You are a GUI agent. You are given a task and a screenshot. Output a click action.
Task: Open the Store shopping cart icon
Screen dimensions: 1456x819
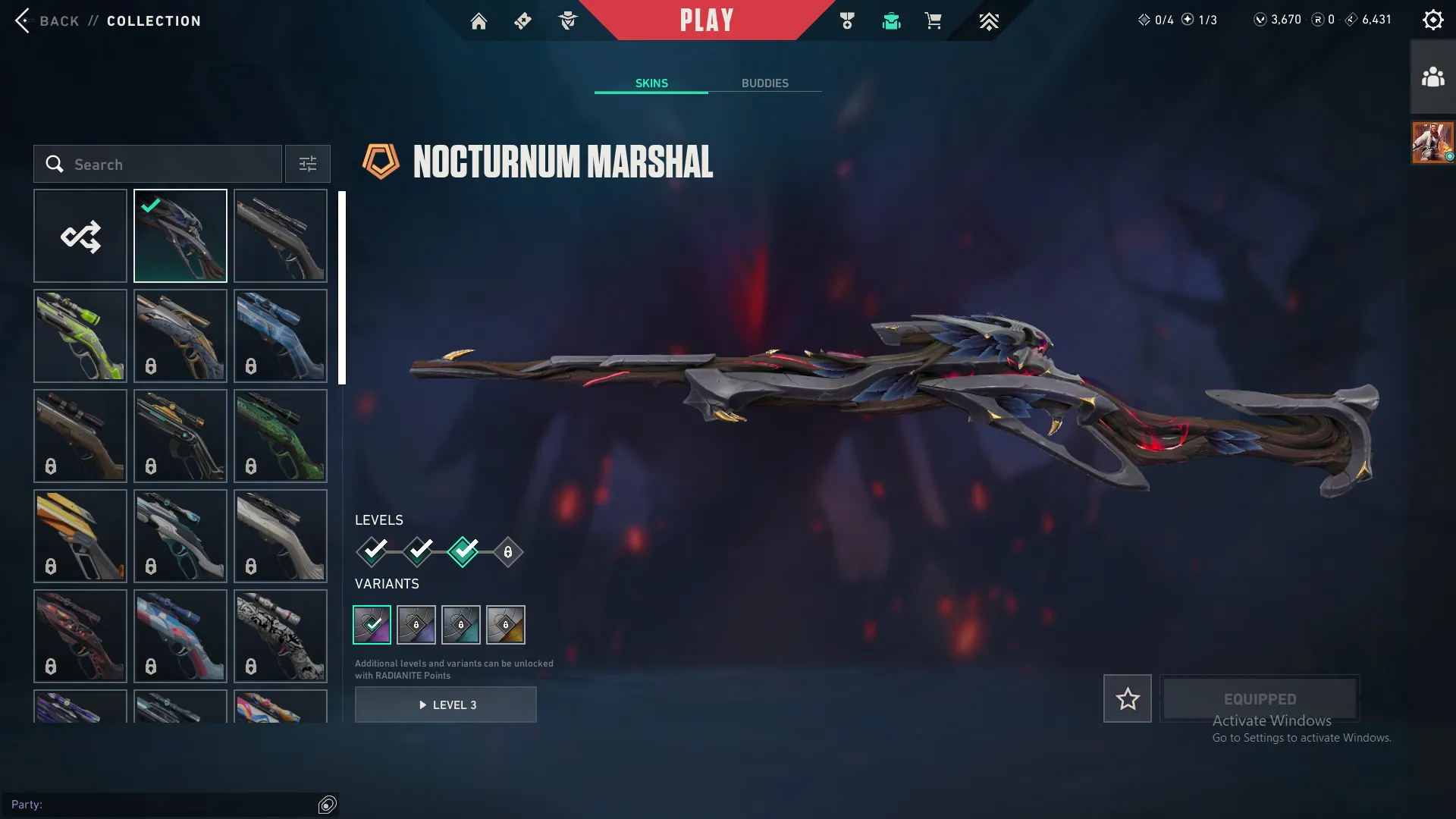pos(934,20)
